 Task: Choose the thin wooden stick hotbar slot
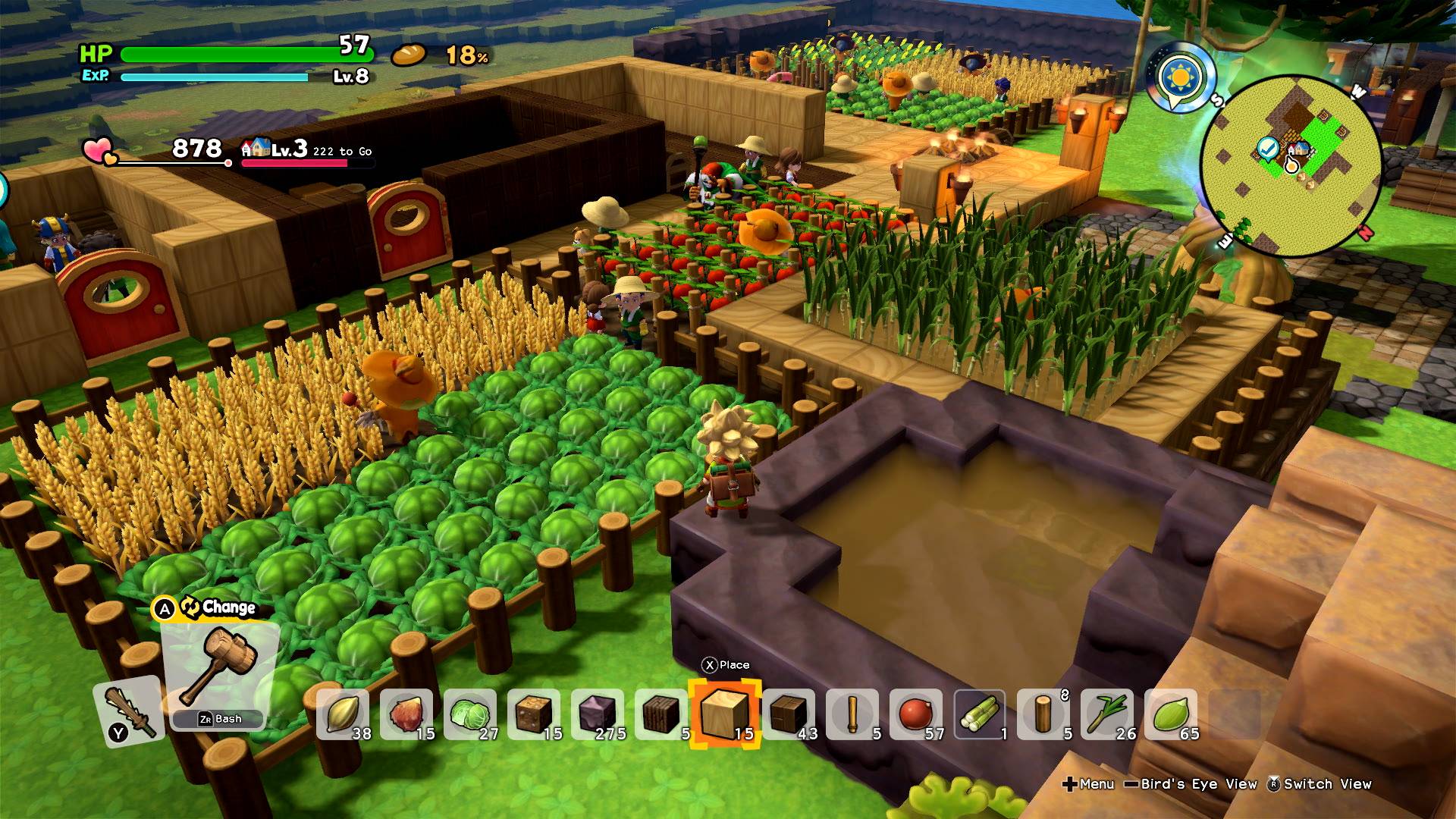point(852,714)
